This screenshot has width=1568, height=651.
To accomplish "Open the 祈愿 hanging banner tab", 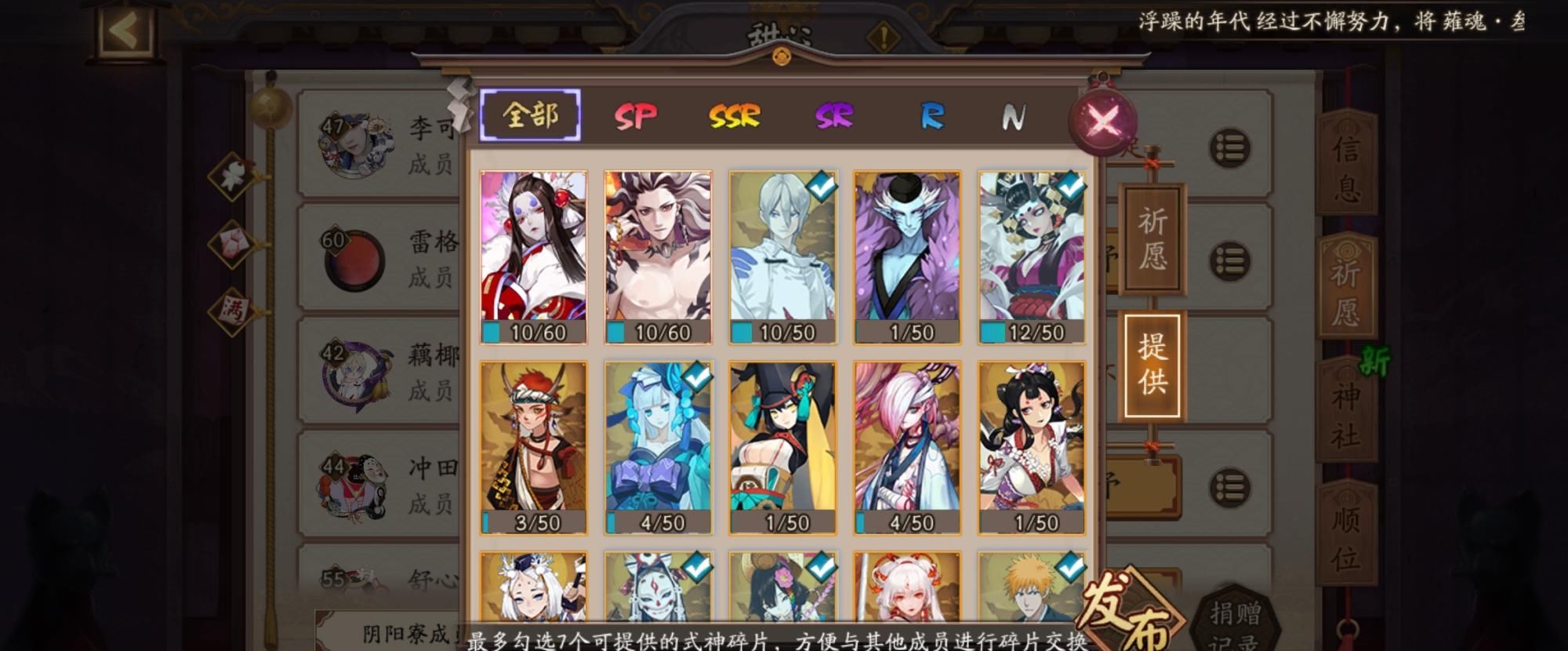I will pos(1152,239).
